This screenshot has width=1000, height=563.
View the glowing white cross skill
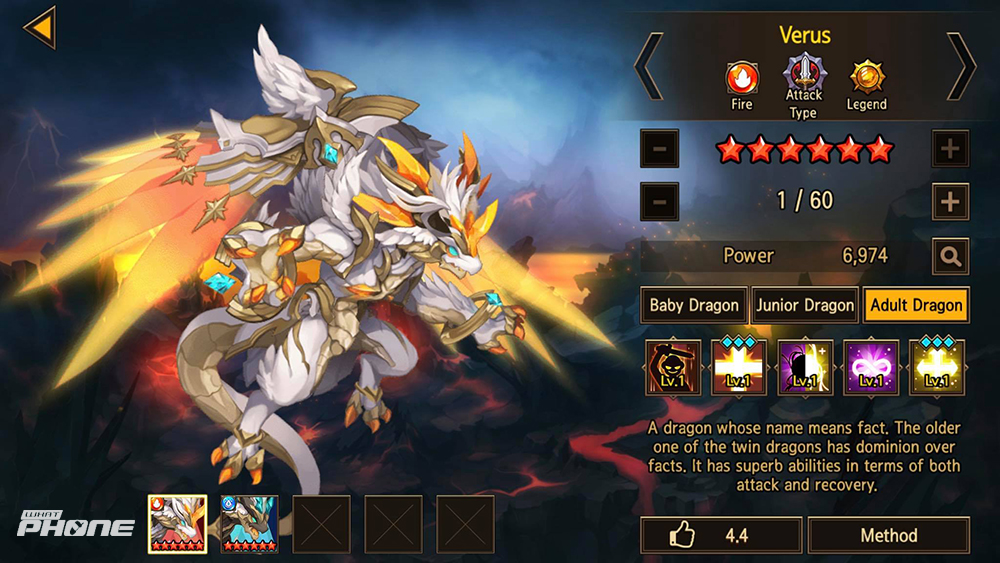[x=739, y=367]
